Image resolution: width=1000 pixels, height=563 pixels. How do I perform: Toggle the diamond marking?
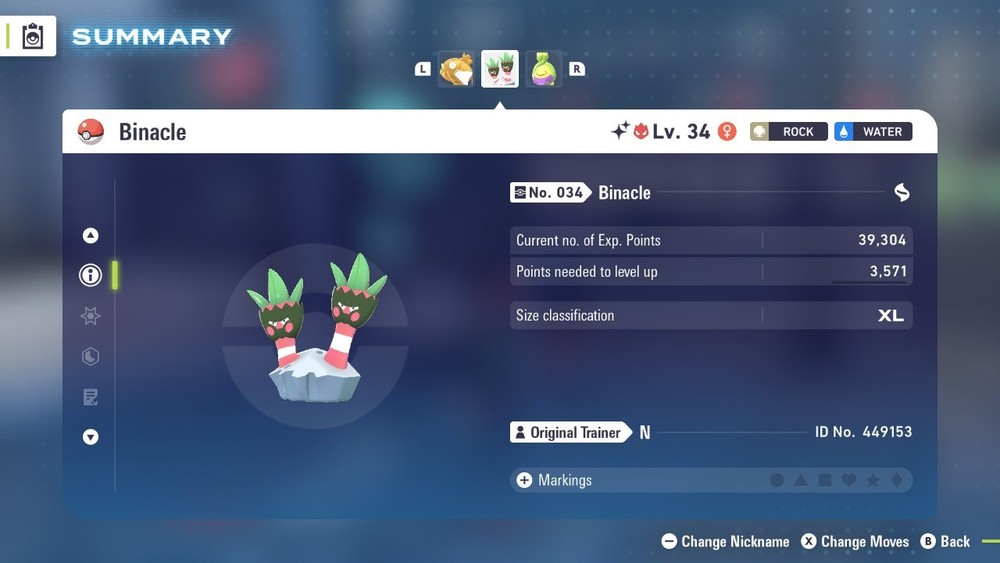click(896, 481)
